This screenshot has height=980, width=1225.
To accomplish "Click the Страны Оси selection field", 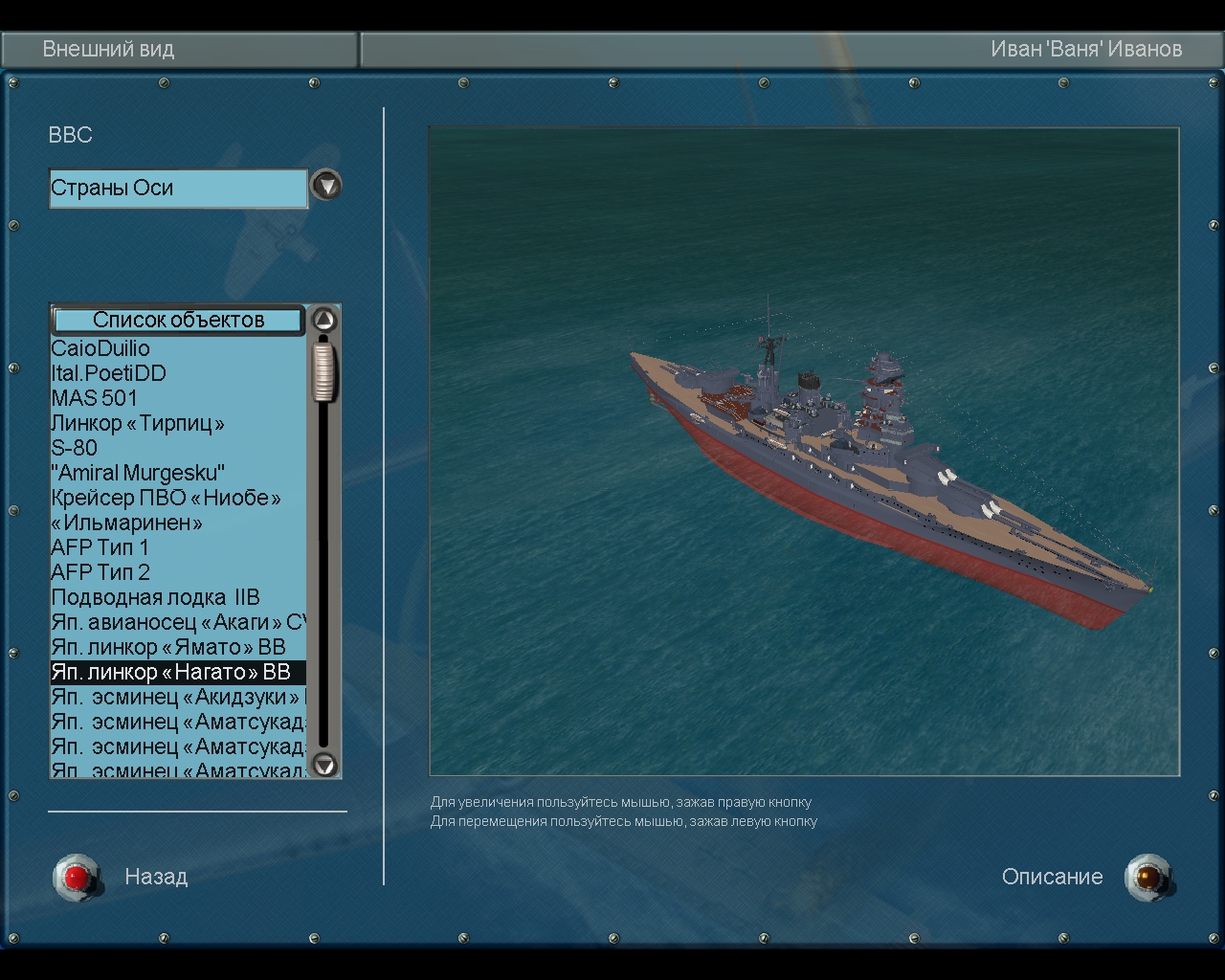I will 178,189.
